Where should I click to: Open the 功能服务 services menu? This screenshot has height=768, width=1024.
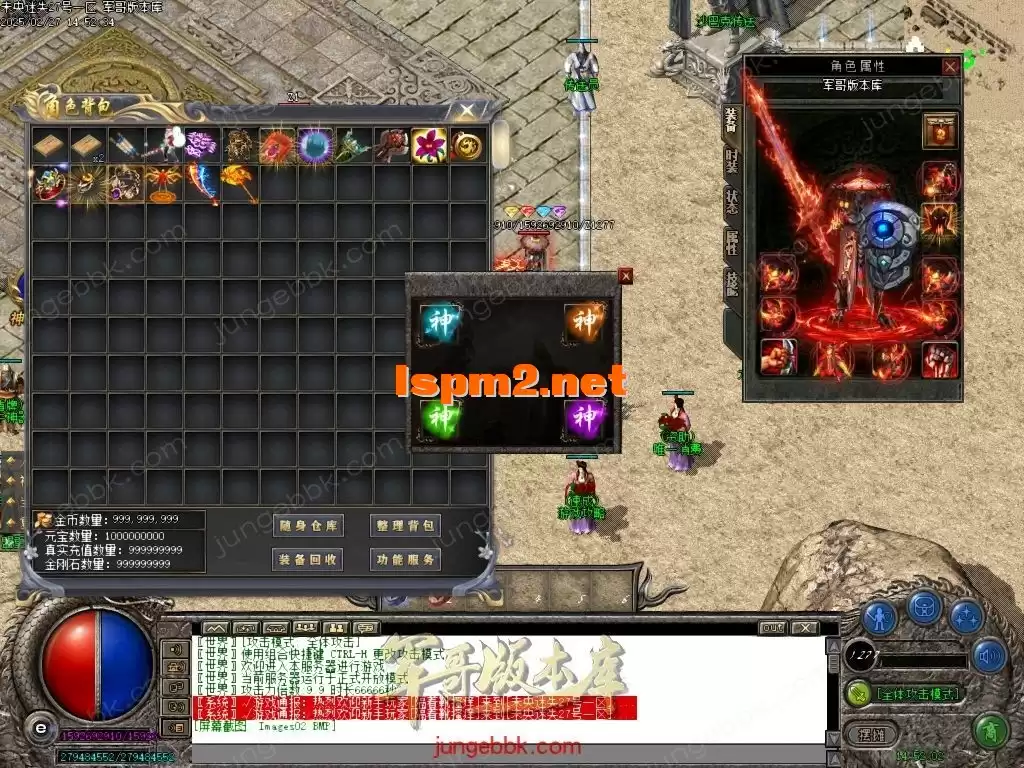tap(405, 559)
